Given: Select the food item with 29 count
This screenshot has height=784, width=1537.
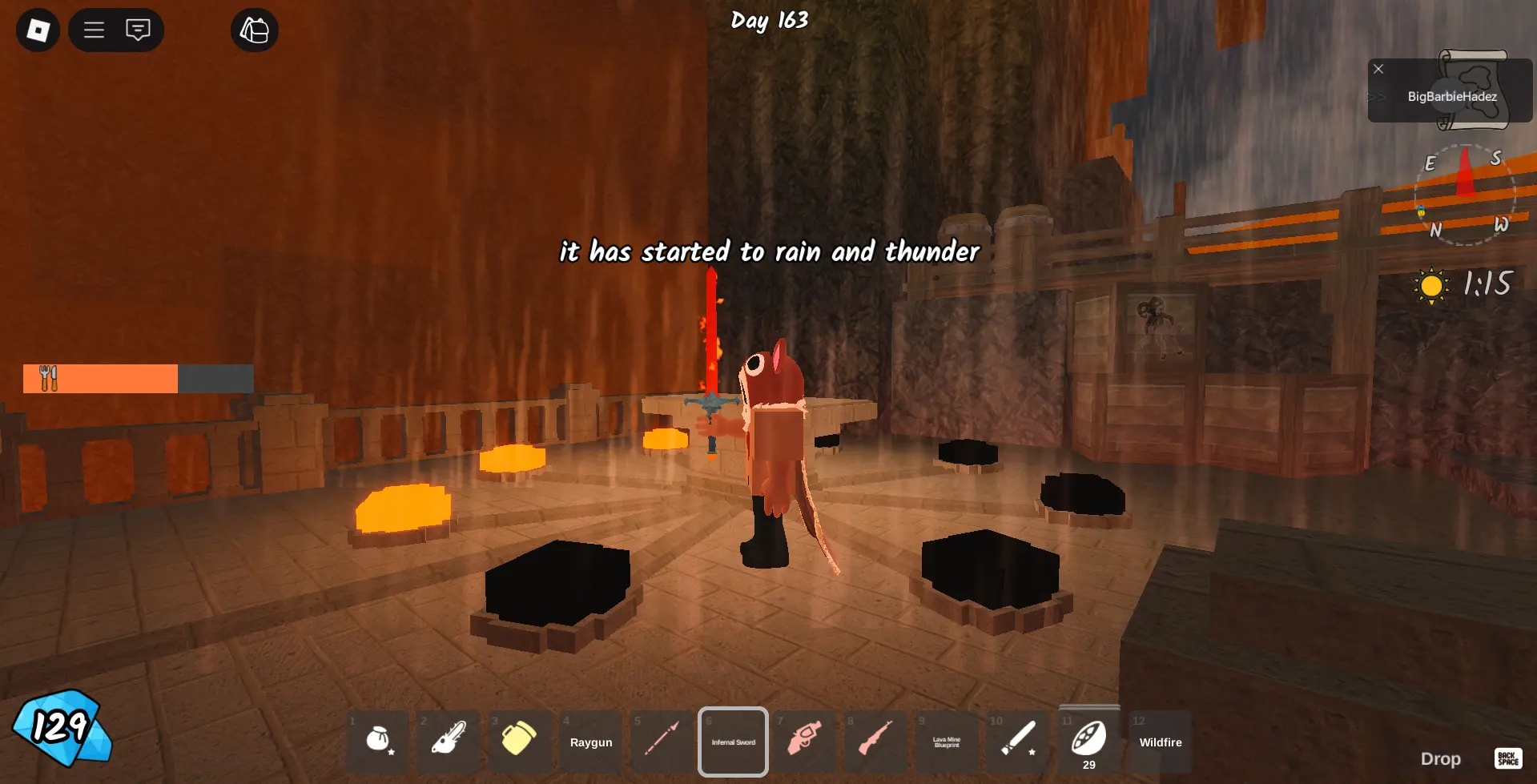Looking at the screenshot, I should click(1088, 742).
